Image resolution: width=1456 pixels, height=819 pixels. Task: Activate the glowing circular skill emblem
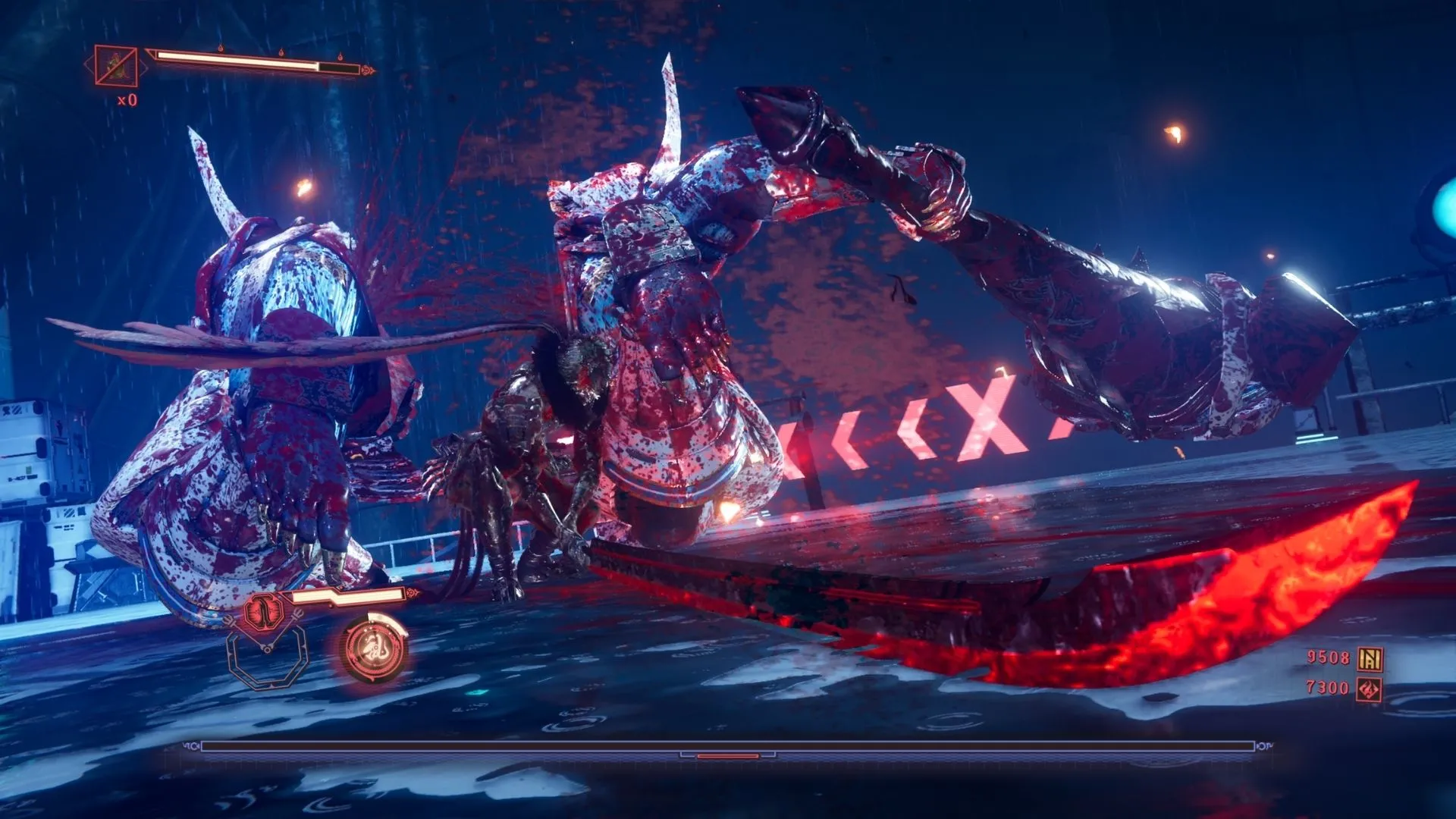[x=375, y=648]
